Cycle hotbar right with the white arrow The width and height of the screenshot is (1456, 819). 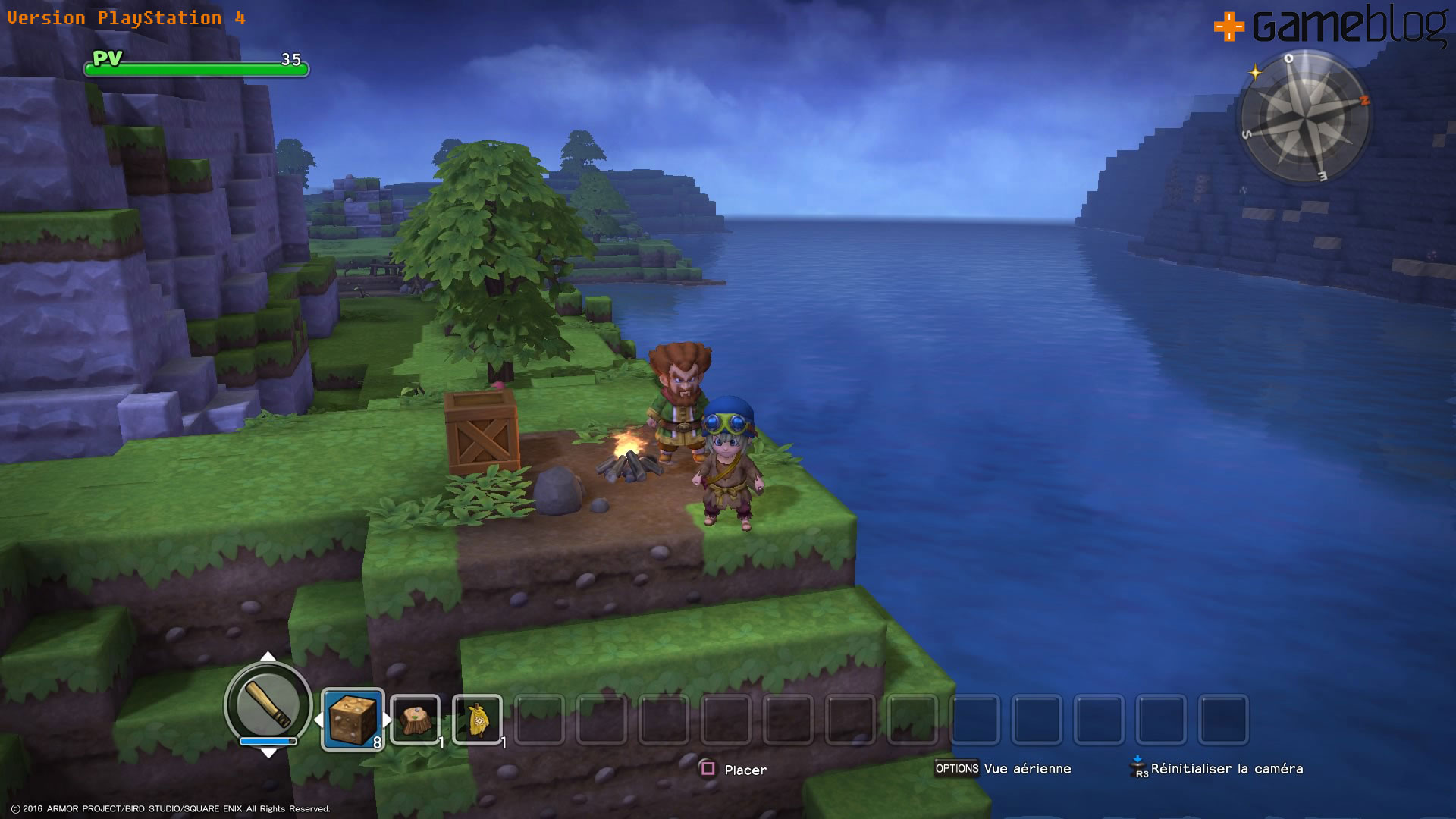(x=387, y=719)
